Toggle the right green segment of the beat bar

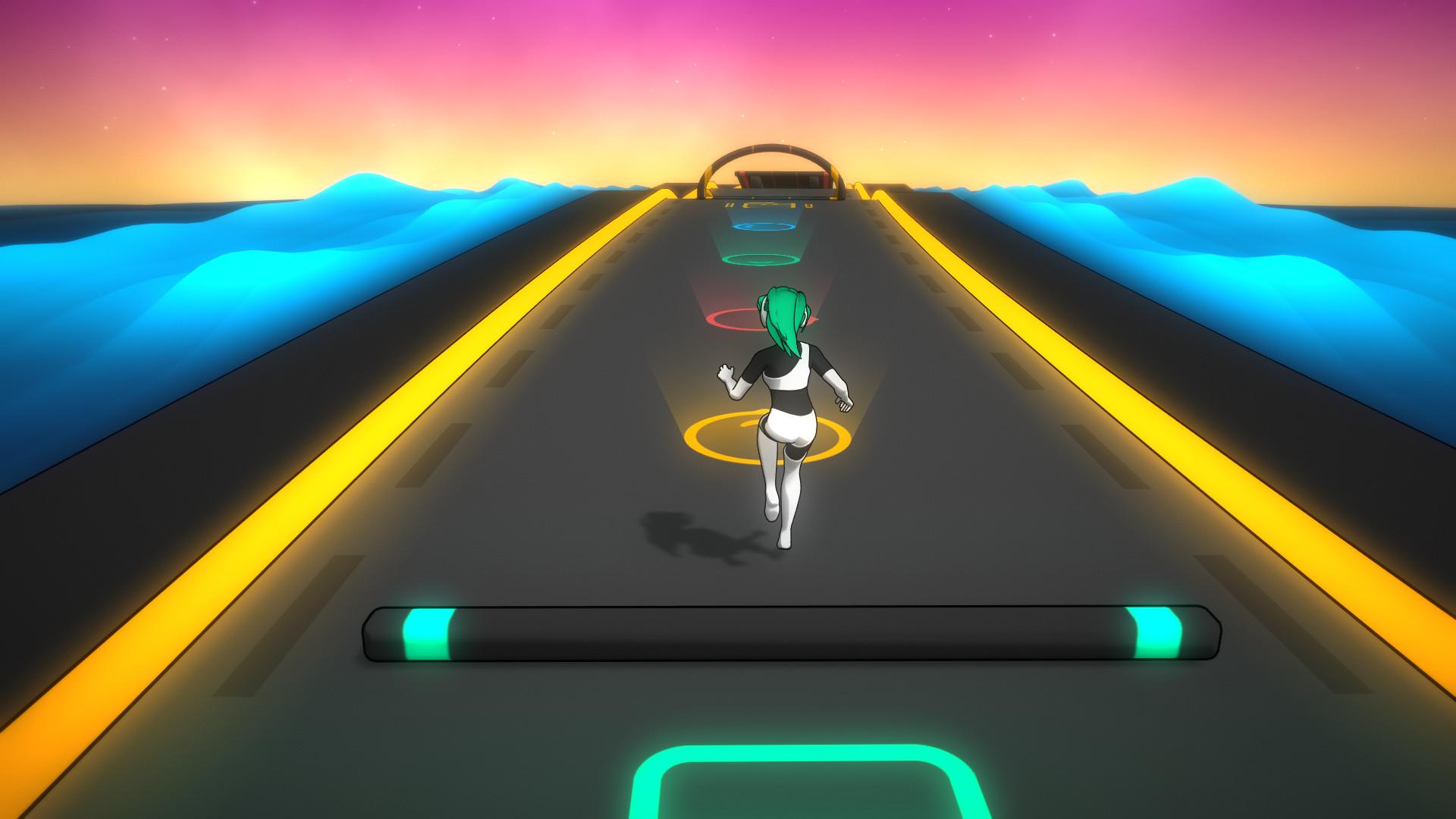[1155, 631]
